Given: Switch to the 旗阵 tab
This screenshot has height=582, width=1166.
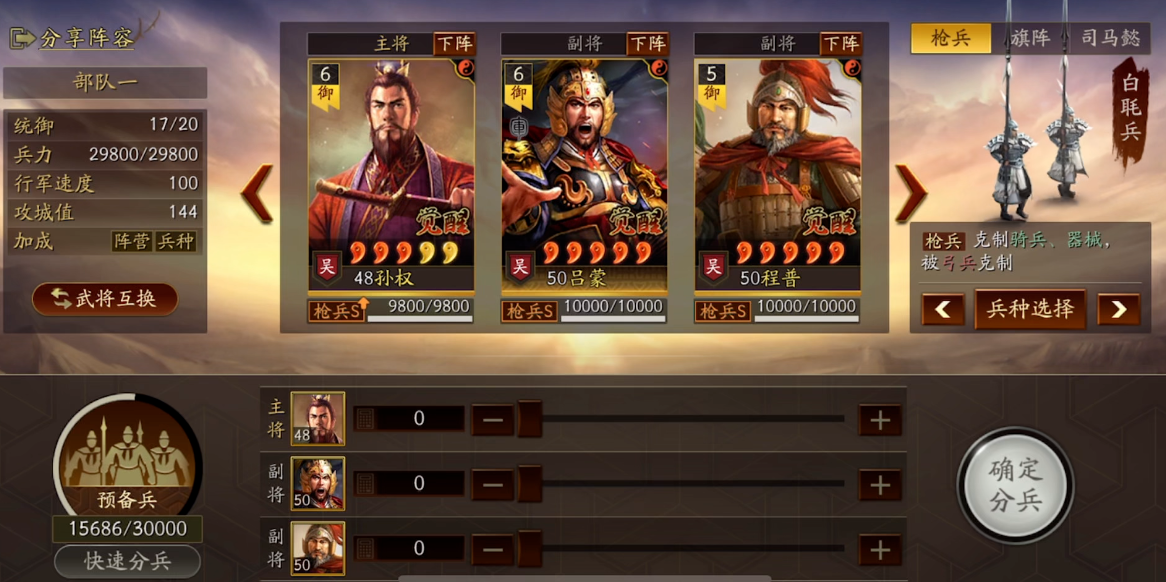Looking at the screenshot, I should tap(1030, 38).
